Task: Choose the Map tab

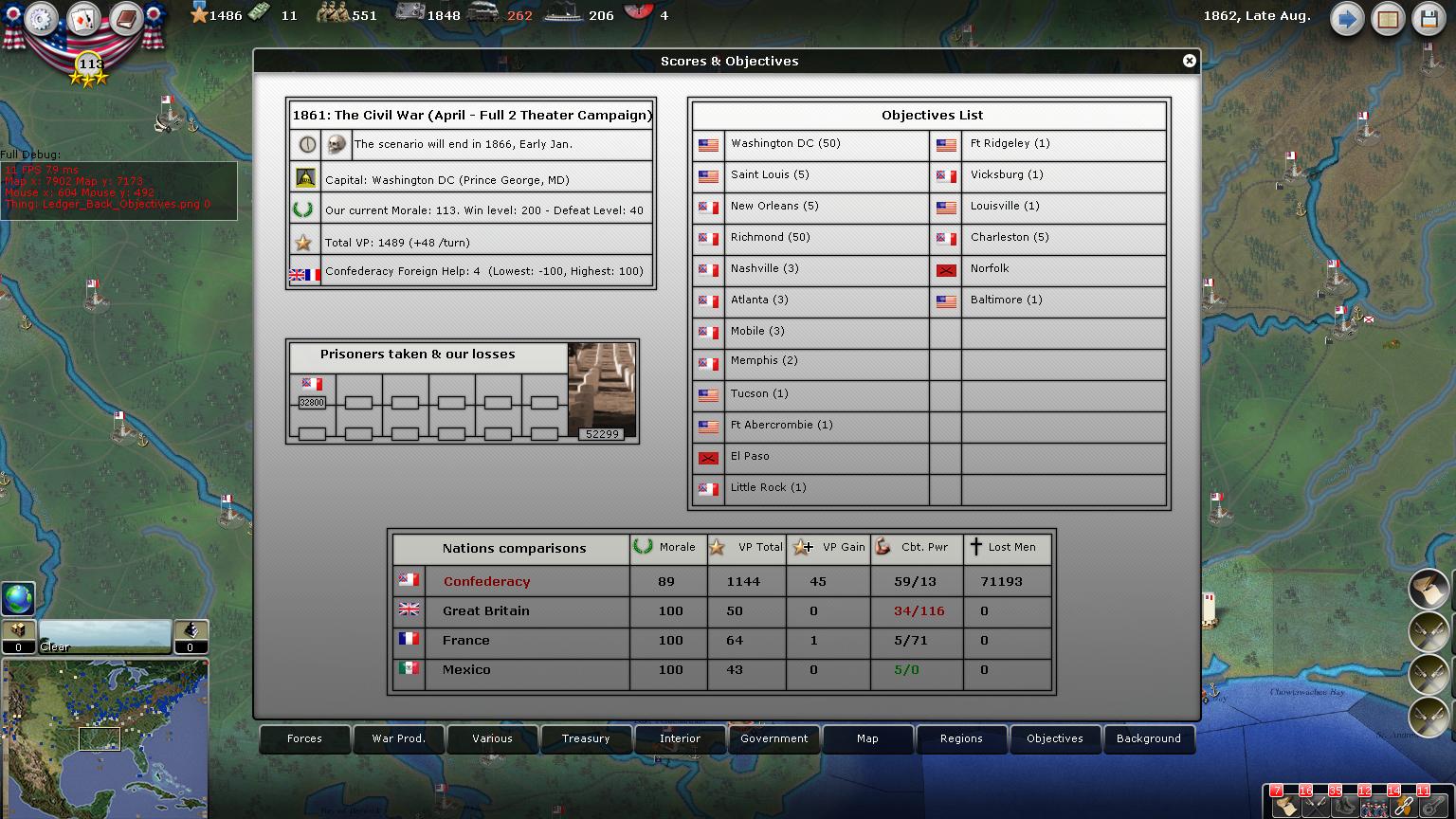Action: tap(867, 738)
